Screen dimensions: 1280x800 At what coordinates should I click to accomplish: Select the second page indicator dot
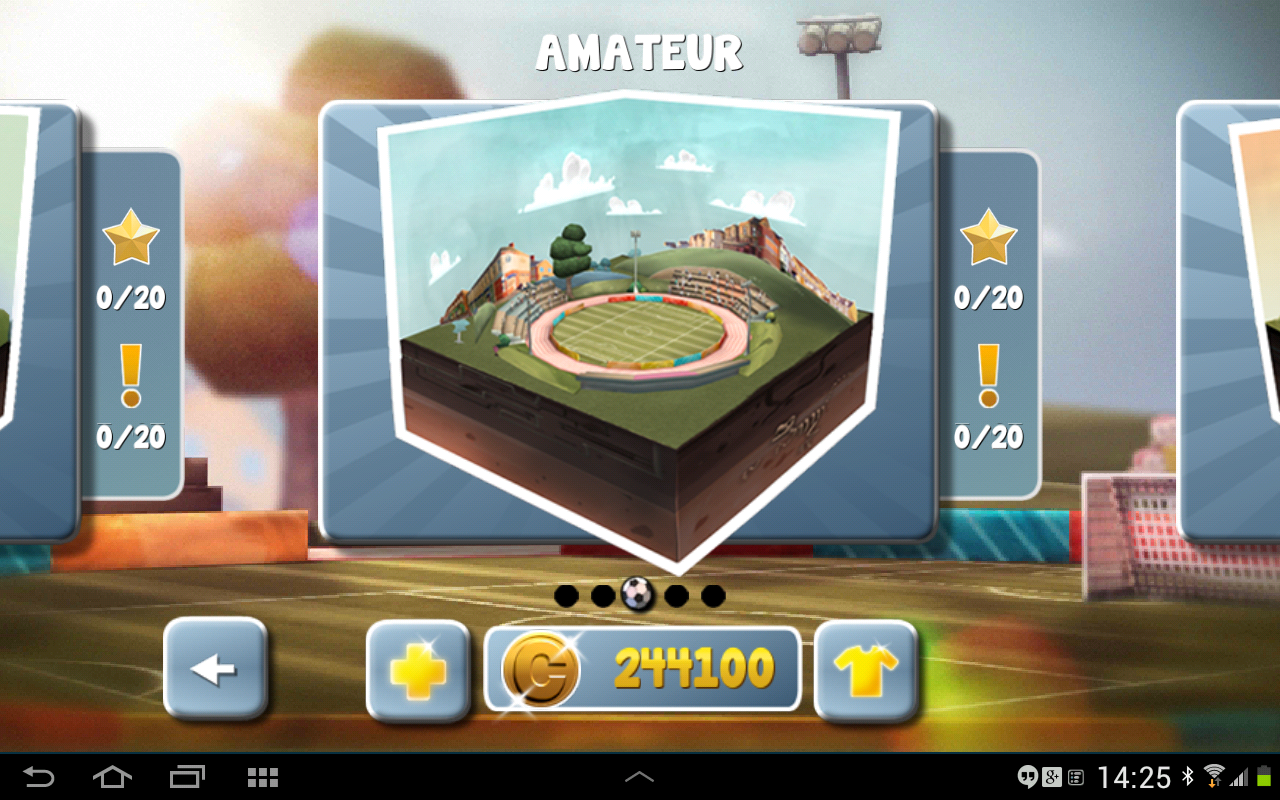pyautogui.click(x=602, y=594)
